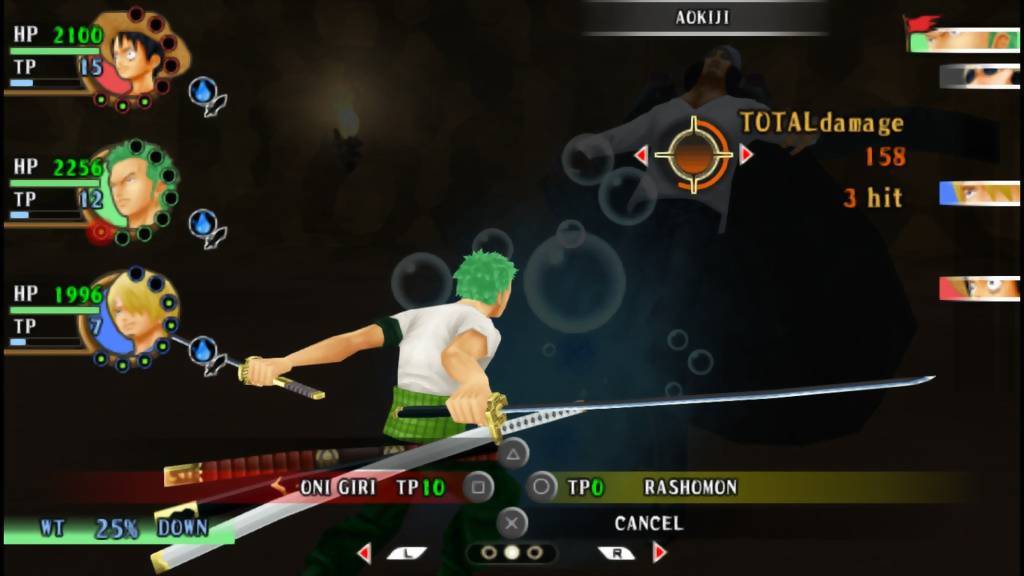Click Luffy's party portrait
Viewport: 1024px width, 576px height.
[137, 55]
